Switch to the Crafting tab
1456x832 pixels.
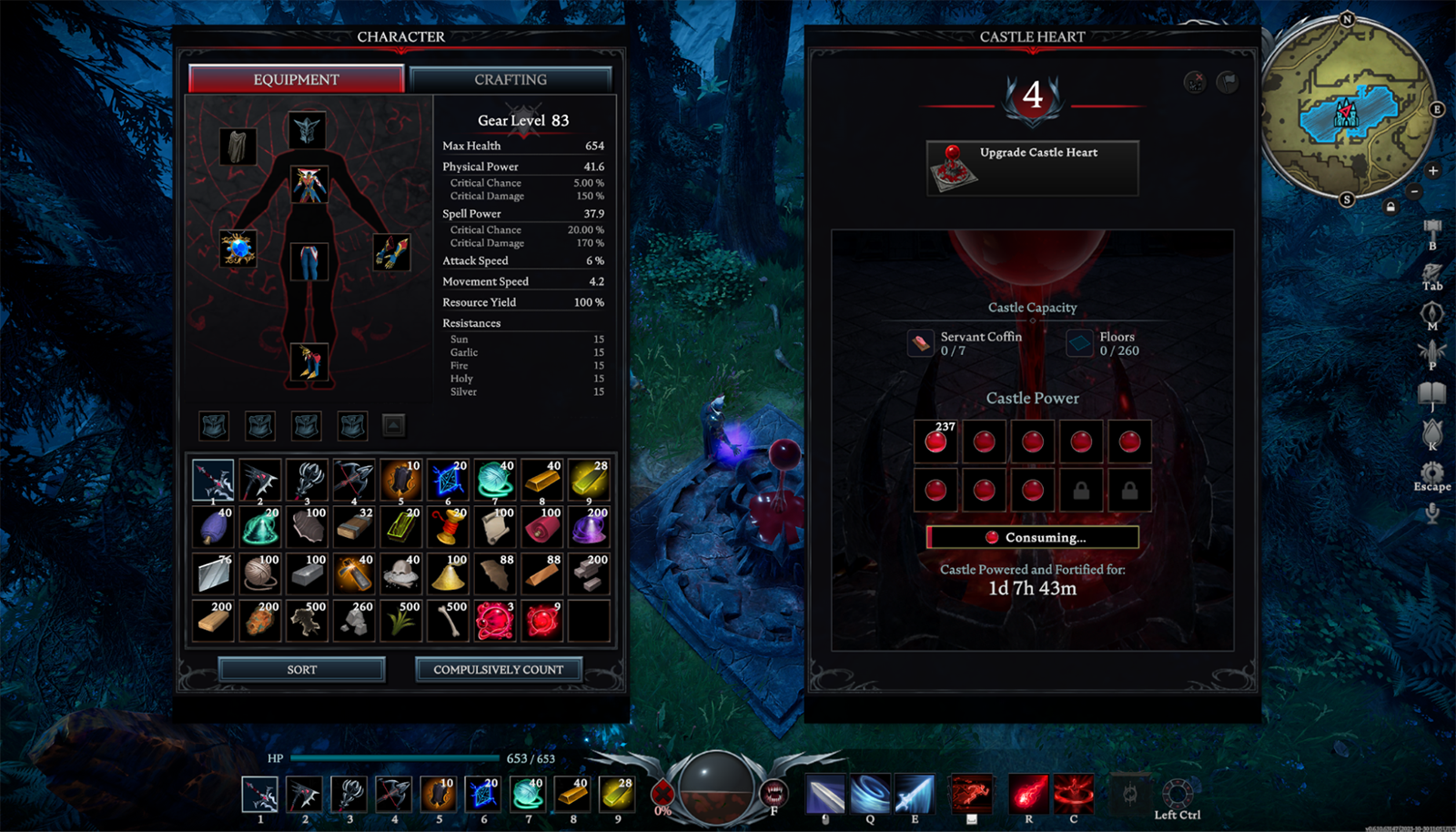pyautogui.click(x=511, y=79)
